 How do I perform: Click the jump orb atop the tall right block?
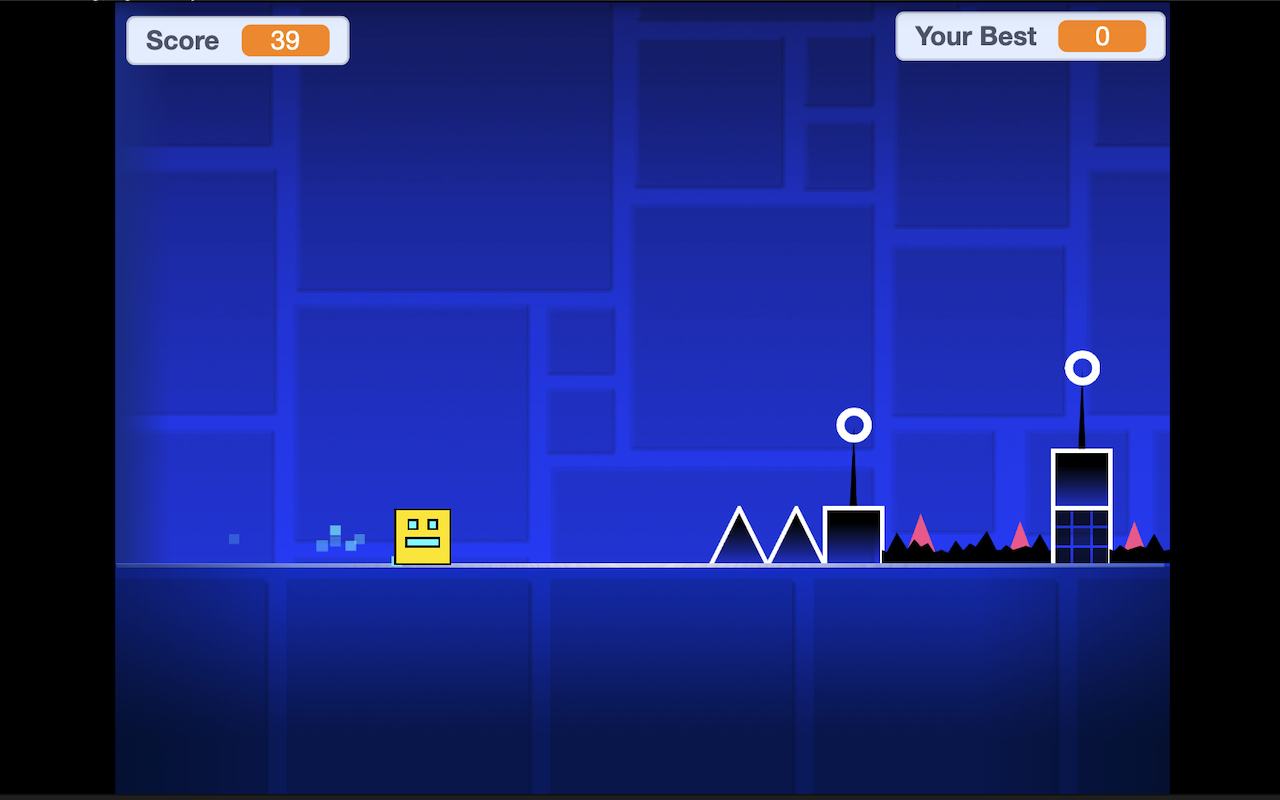(1083, 368)
